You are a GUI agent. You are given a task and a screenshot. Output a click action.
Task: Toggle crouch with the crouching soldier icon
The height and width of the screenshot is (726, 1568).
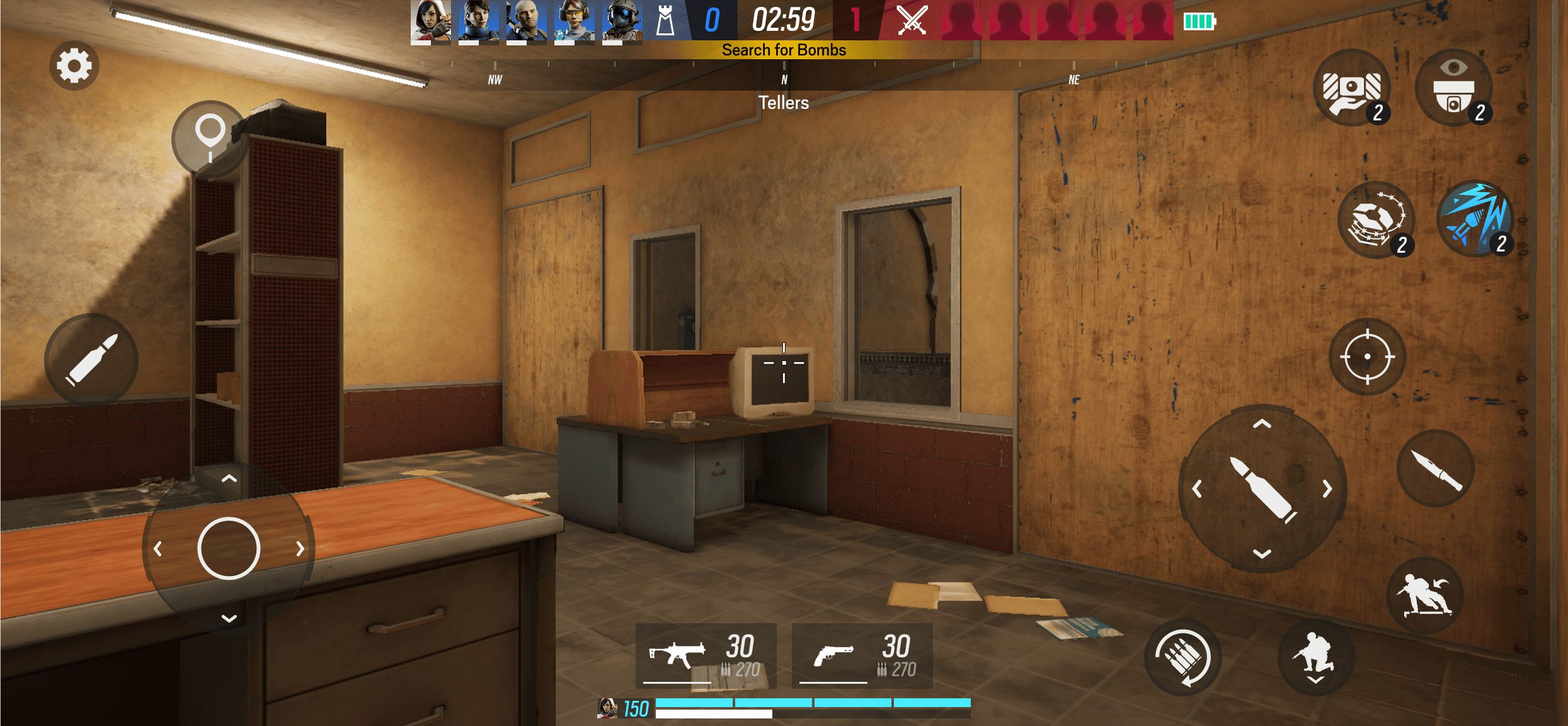pos(1317,657)
